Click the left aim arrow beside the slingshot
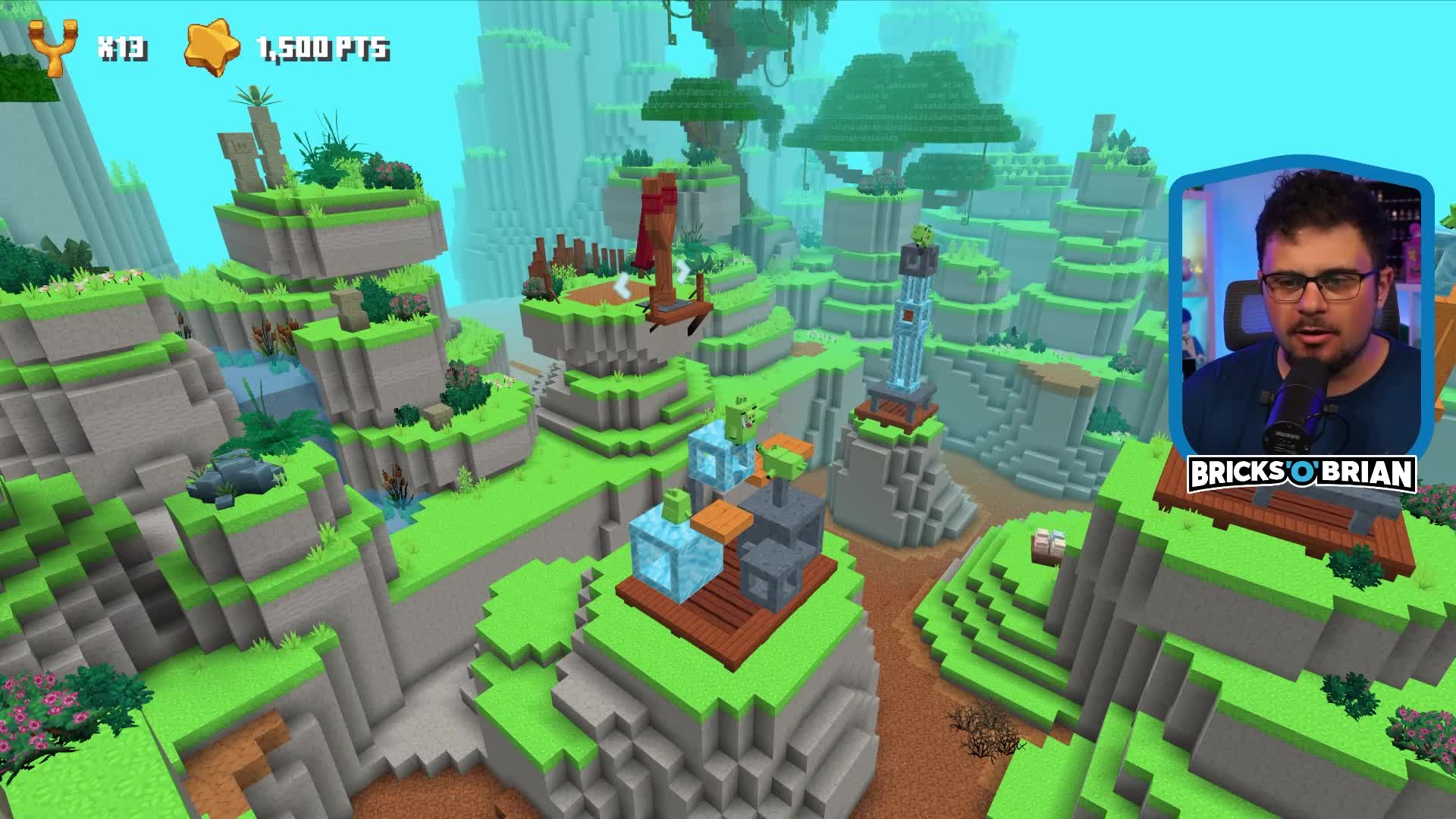This screenshot has width=1456, height=819. point(623,287)
